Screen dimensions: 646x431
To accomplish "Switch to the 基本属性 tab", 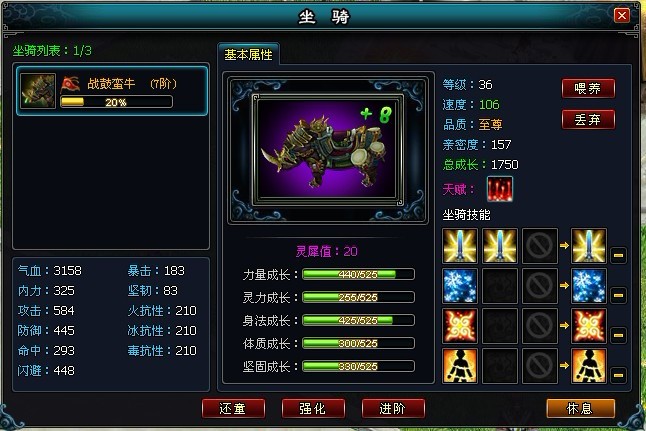I will (248, 55).
